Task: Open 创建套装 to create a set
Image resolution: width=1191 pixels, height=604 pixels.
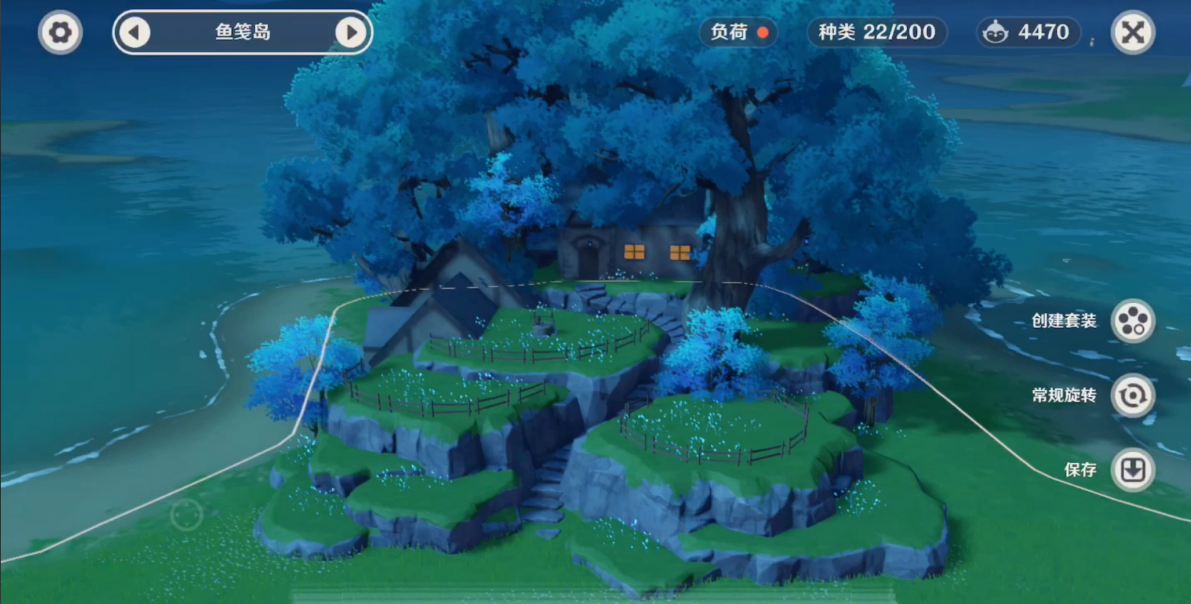Action: coord(1132,321)
